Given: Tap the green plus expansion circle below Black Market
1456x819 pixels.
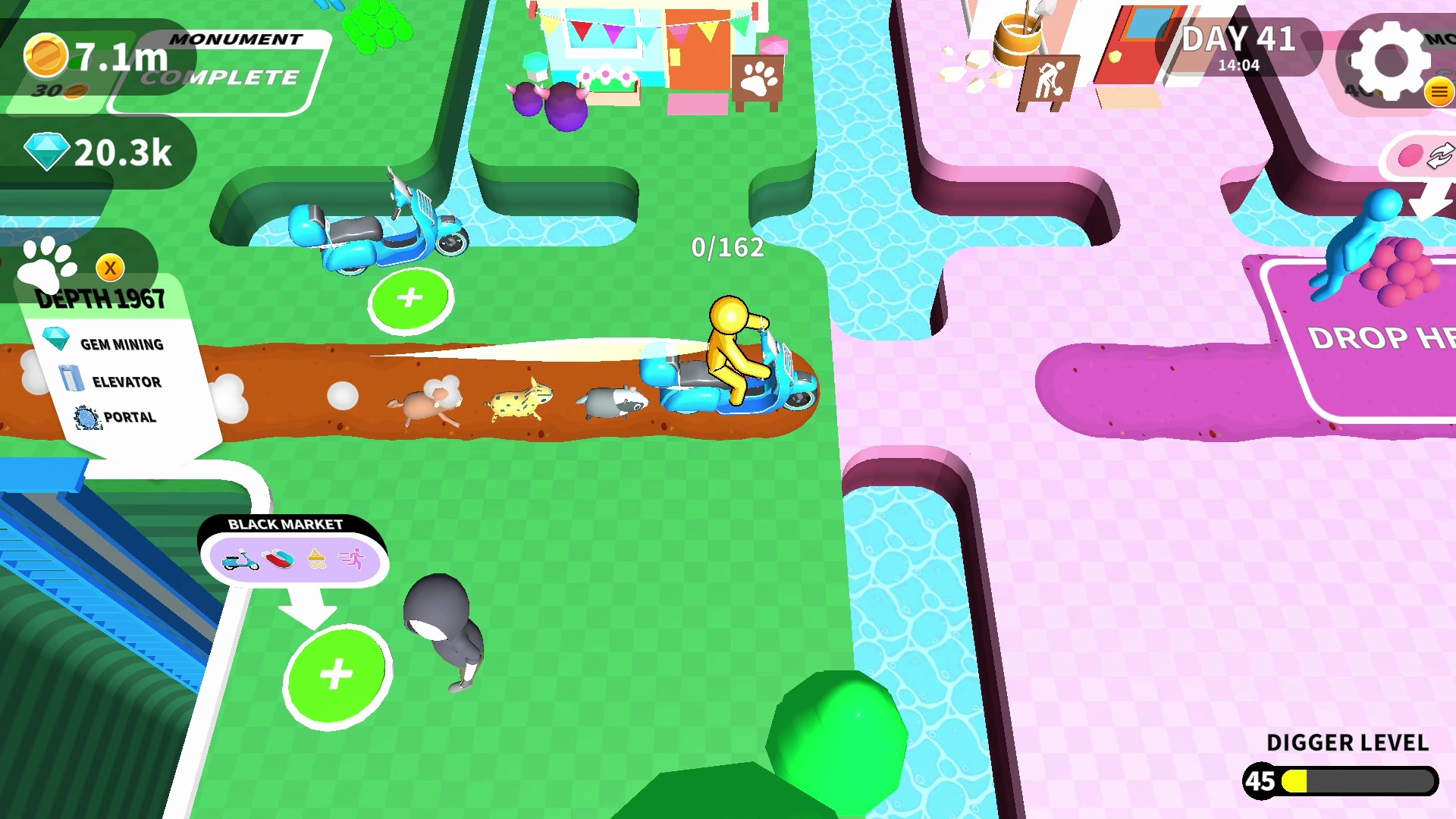Looking at the screenshot, I should point(336,672).
